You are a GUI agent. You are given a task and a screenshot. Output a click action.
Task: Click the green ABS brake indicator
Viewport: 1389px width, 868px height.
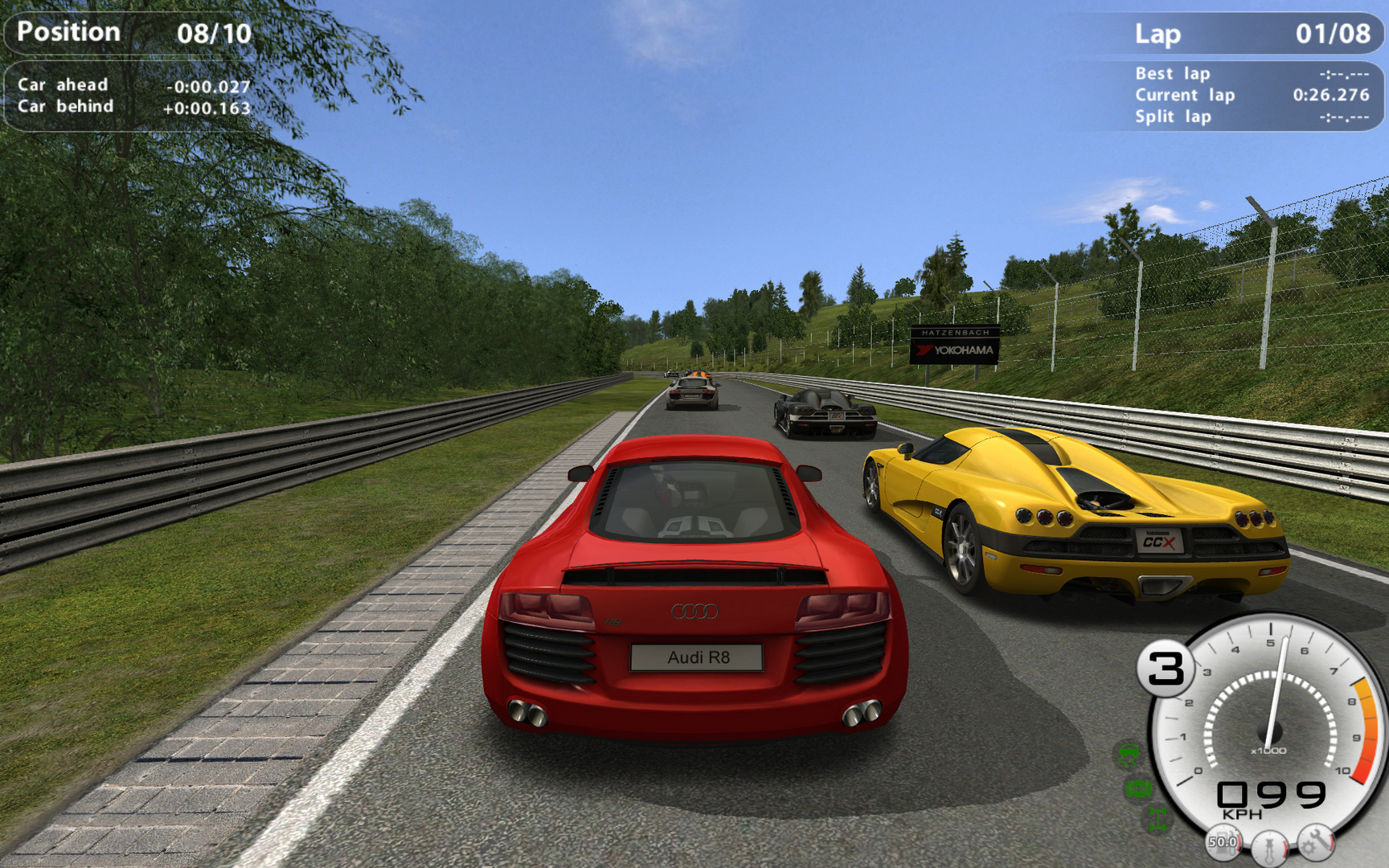coord(1137,789)
